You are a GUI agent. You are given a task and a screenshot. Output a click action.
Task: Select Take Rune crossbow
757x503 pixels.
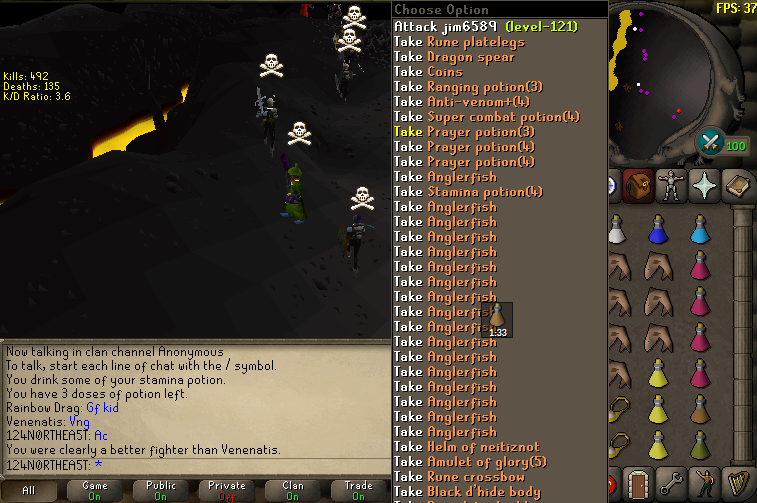459,477
